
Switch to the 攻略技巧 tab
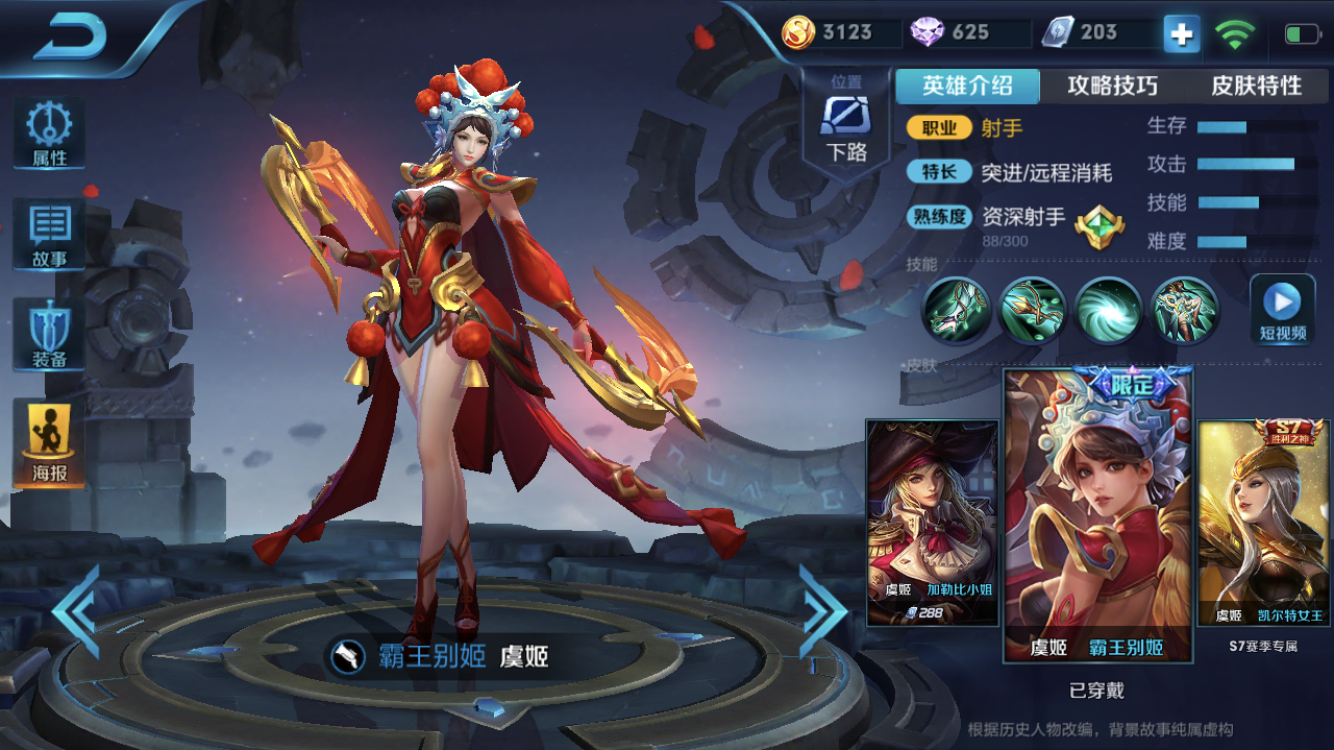1112,86
